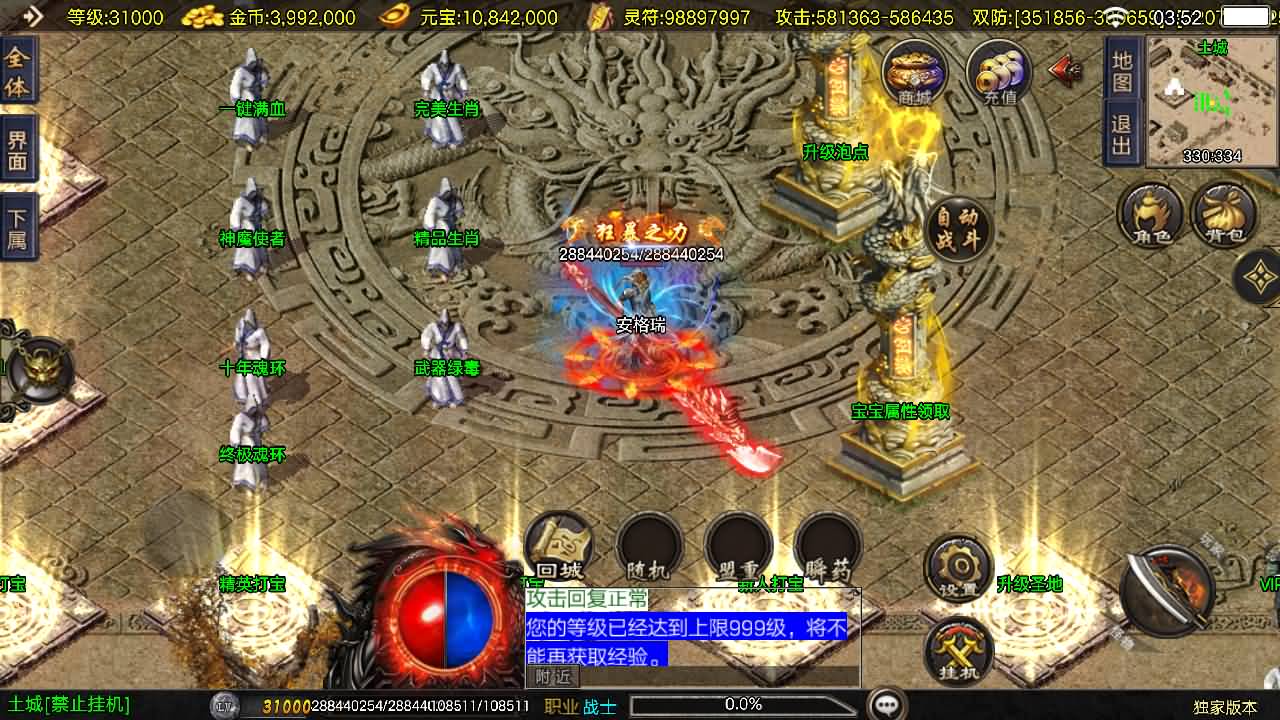Viewport: 1280px width, 720px height.
Task: Open the 设置 (settings) gear icon
Action: [958, 567]
